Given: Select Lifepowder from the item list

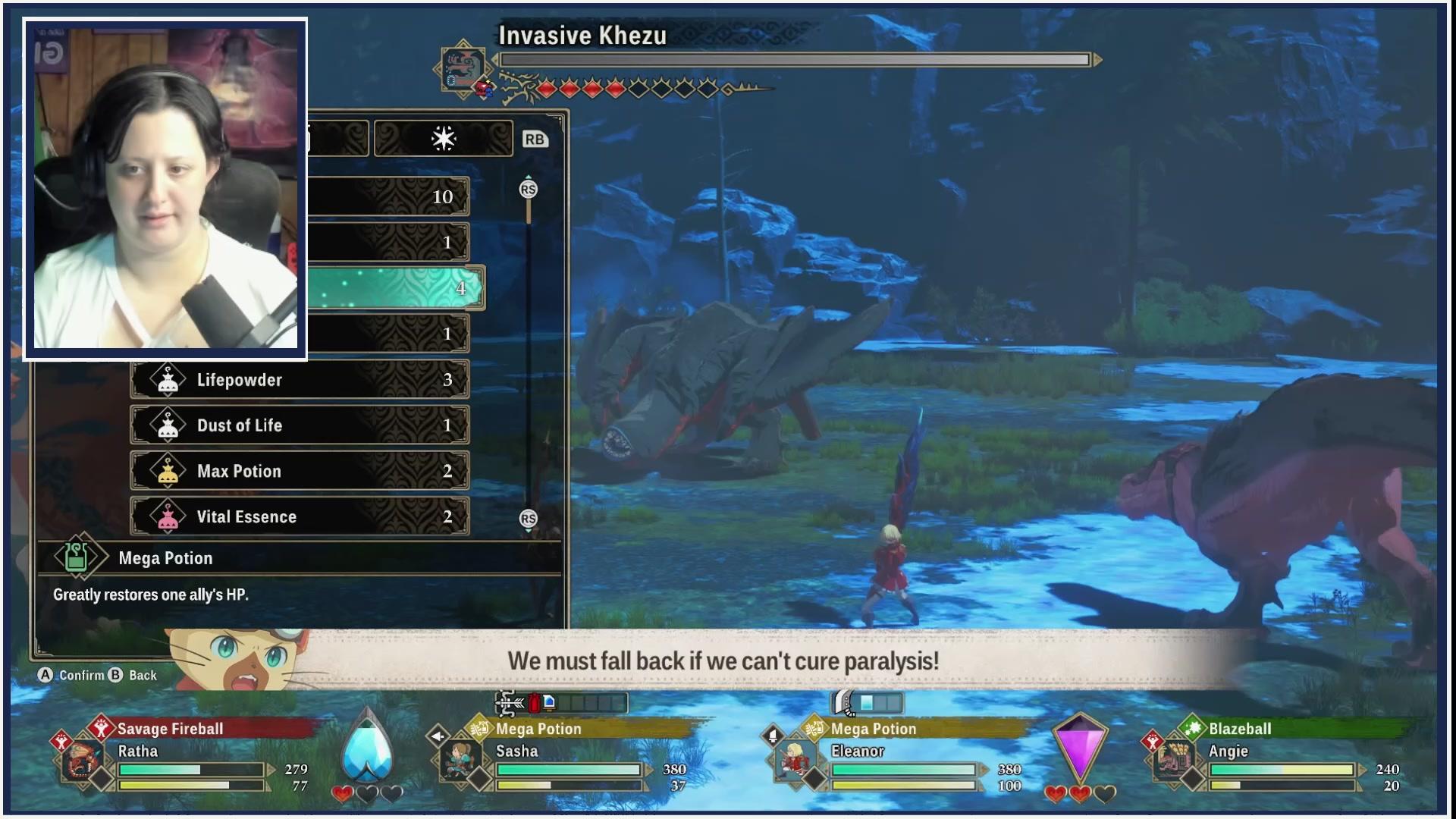Looking at the screenshot, I should [300, 380].
